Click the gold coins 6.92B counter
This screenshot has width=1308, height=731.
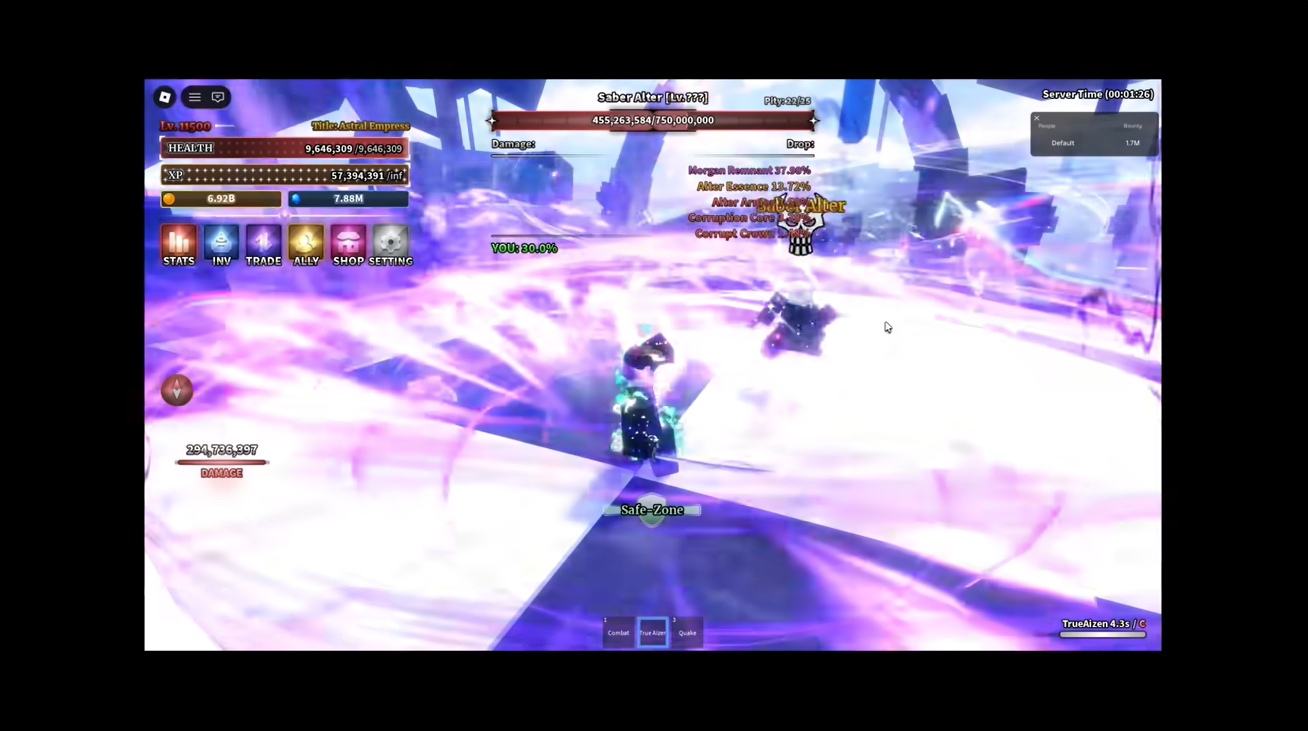220,198
